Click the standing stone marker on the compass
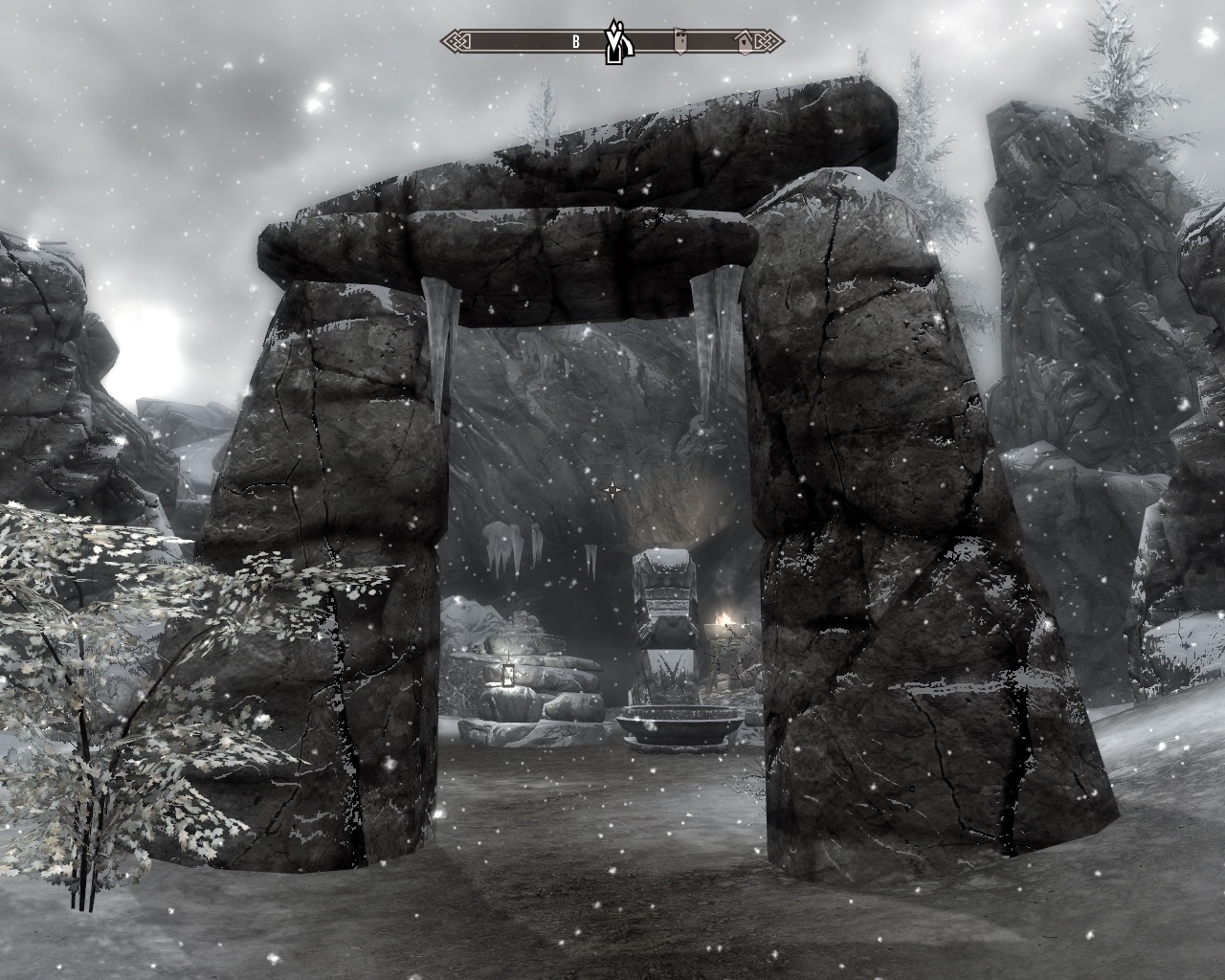Viewport: 1225px width, 980px height. 613,42
